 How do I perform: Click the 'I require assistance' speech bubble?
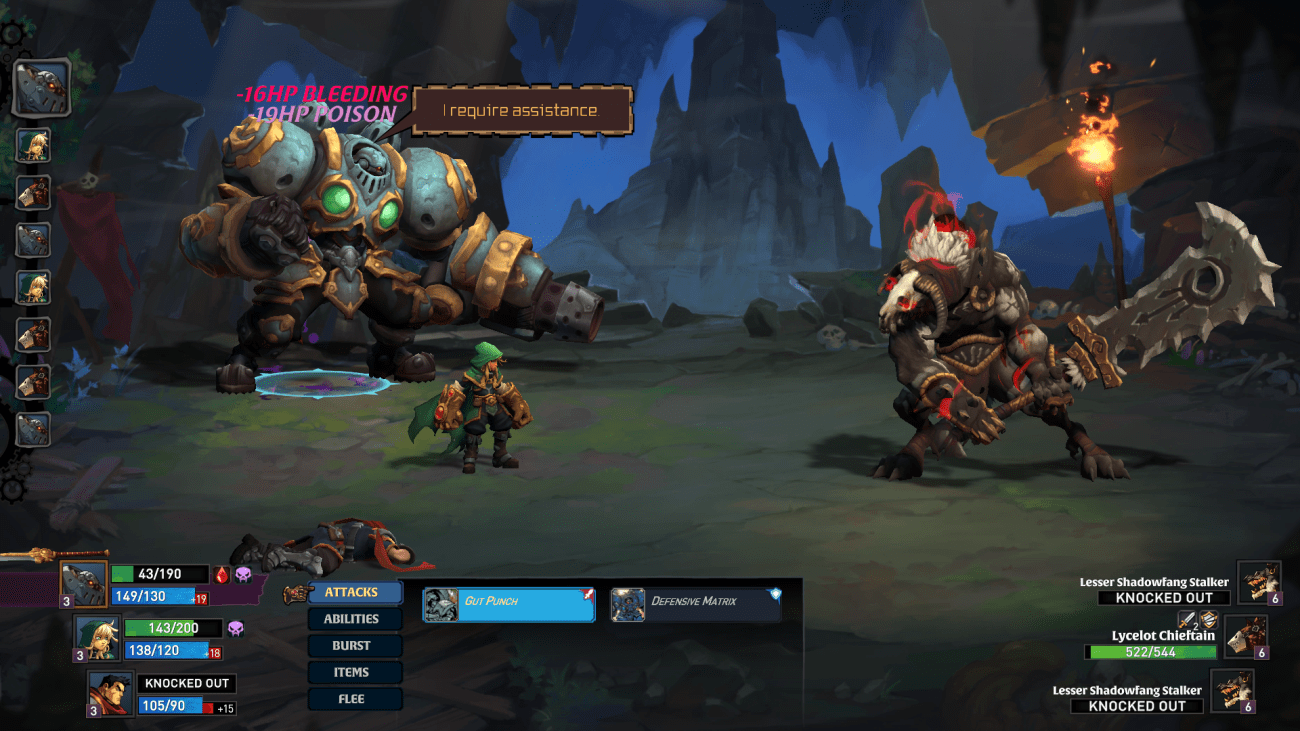520,111
